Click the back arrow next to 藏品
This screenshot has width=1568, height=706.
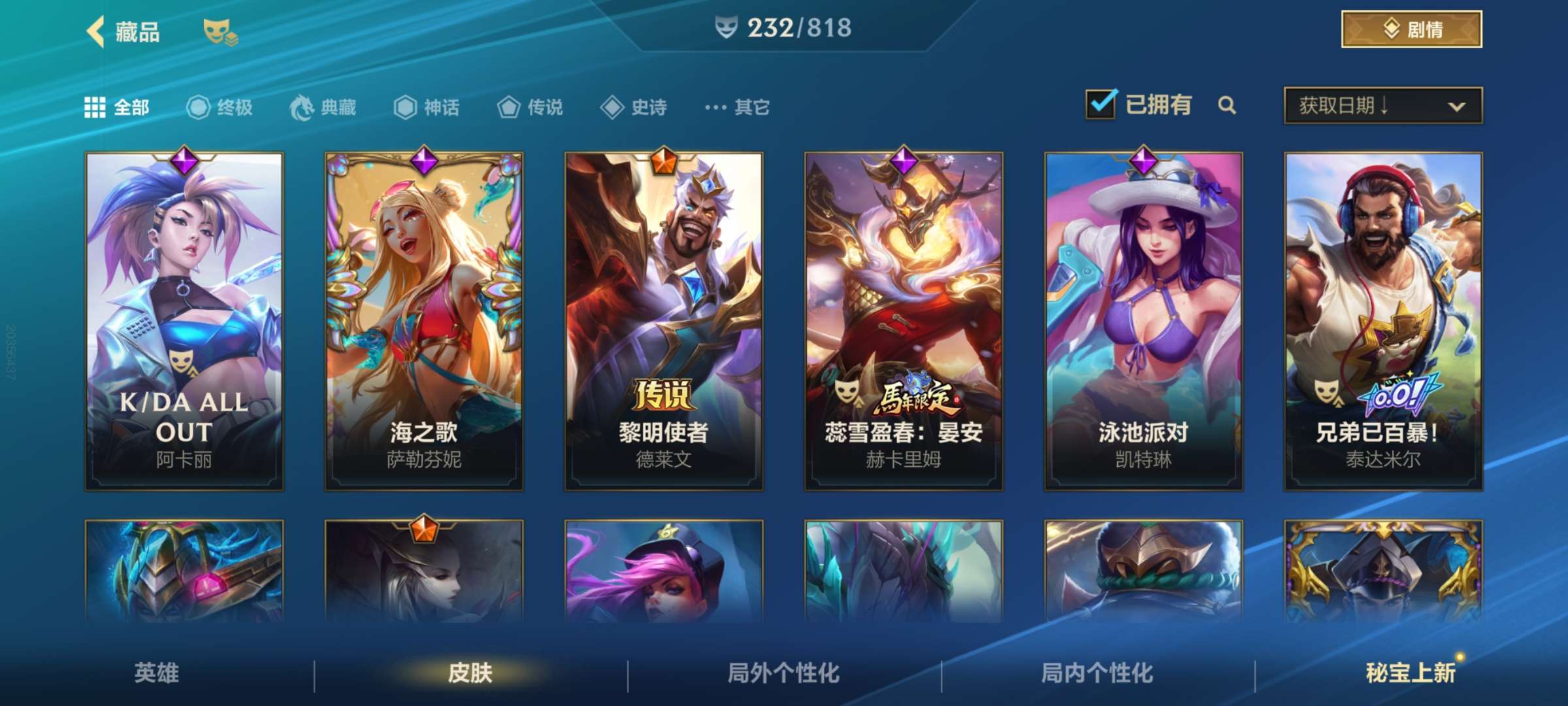click(x=95, y=29)
